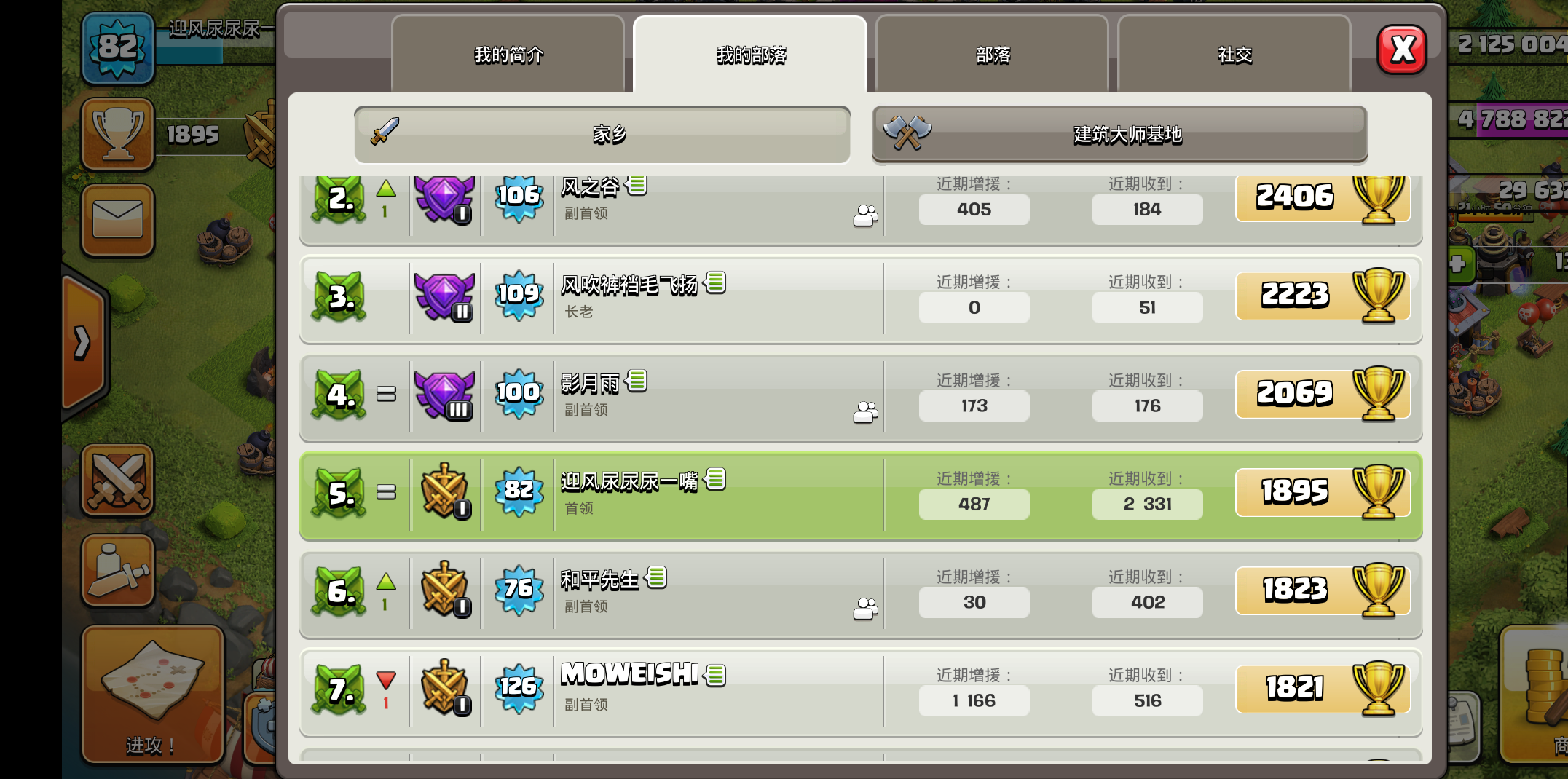The image size is (1568, 779).
Task: Click the trophy icon beside 2406
Action: [1378, 197]
